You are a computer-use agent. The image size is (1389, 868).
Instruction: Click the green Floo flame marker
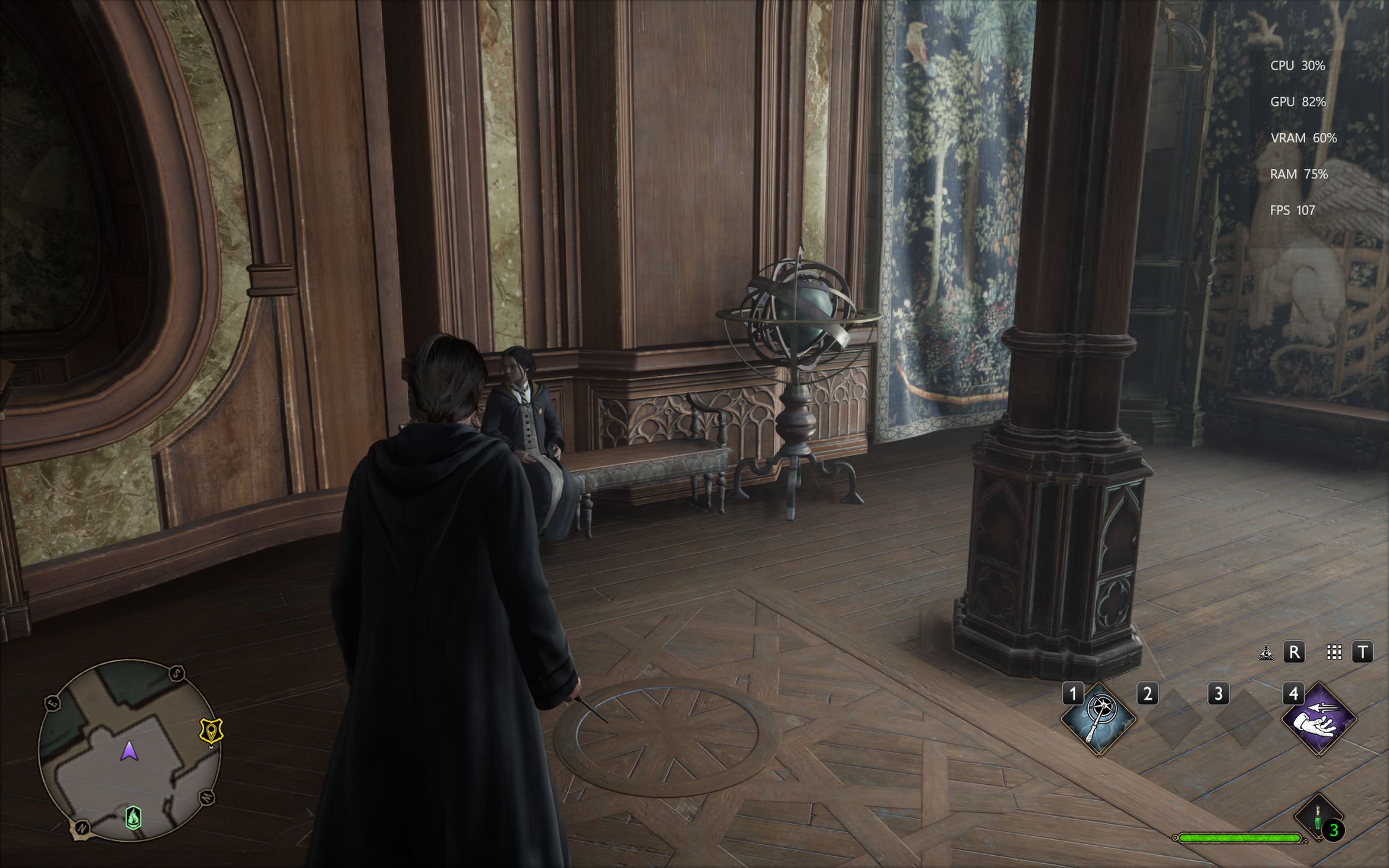click(133, 817)
